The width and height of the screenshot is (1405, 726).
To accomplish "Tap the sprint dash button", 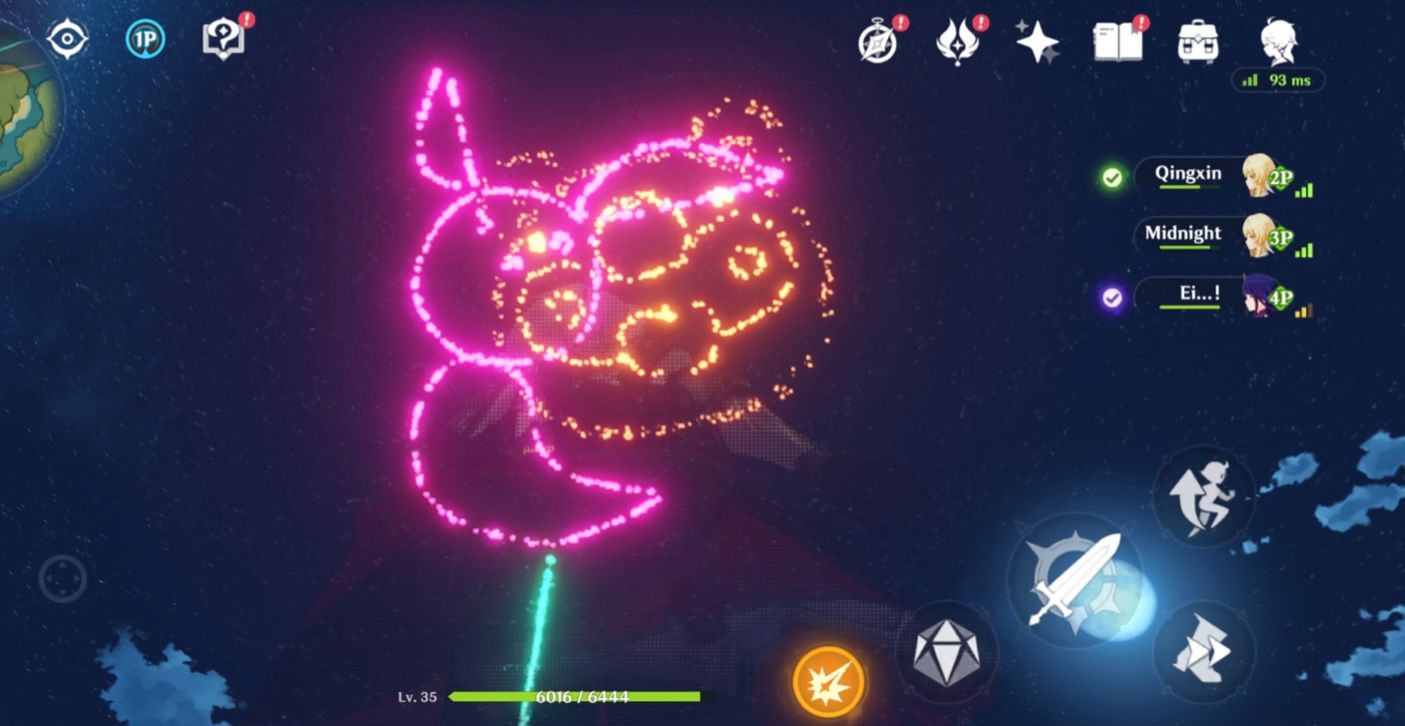I will pos(1203,652).
